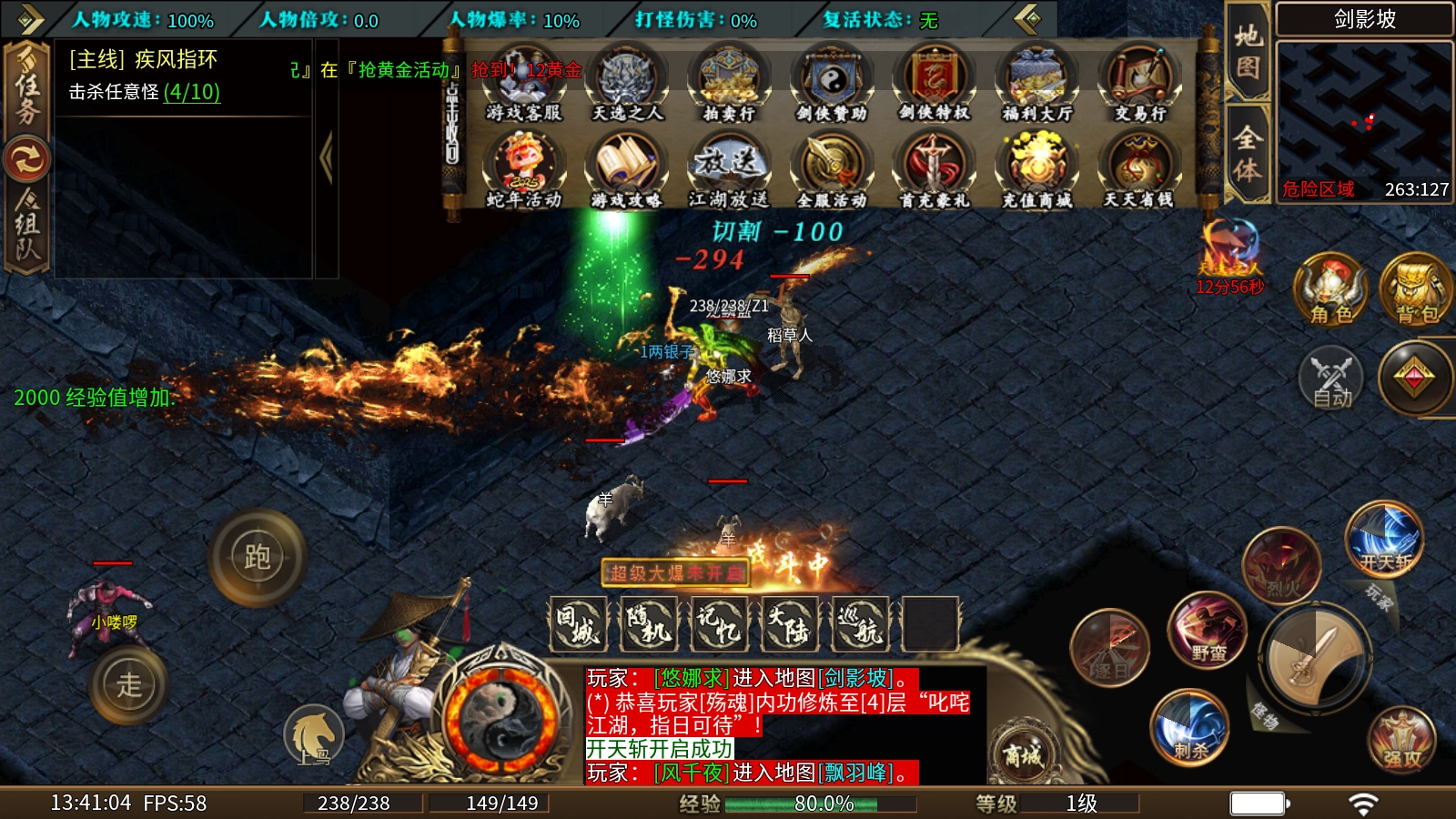The height and width of the screenshot is (819, 1456).
Task: Open the 游戏客服 customer service icon
Action: click(523, 82)
